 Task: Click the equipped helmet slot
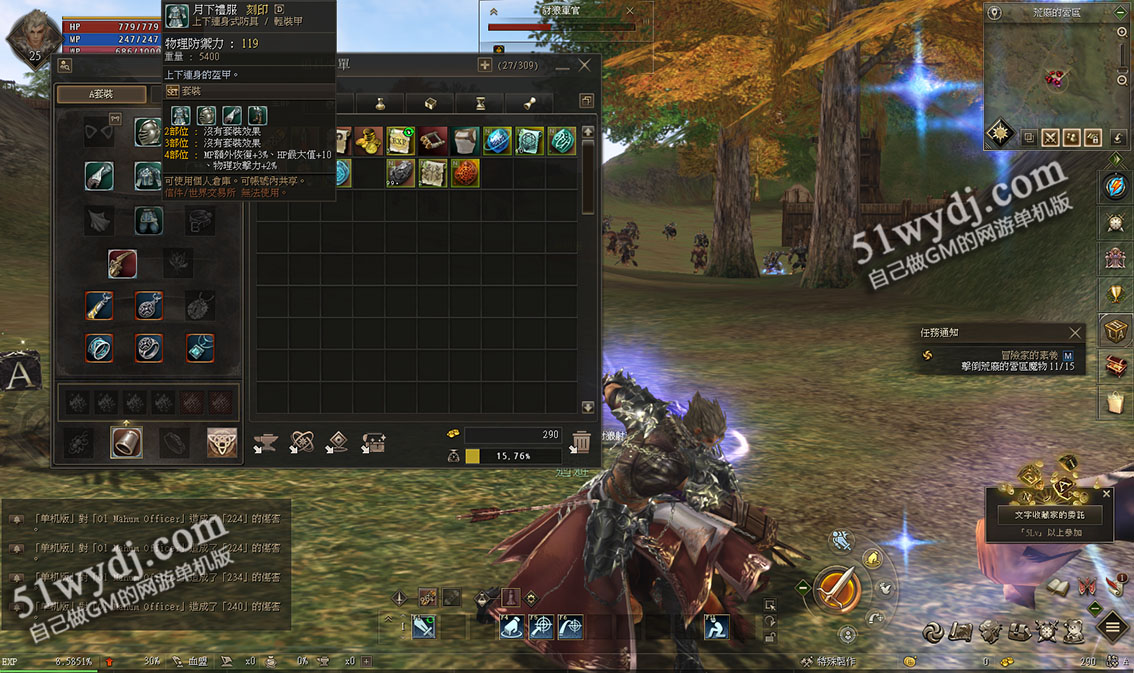(x=148, y=132)
